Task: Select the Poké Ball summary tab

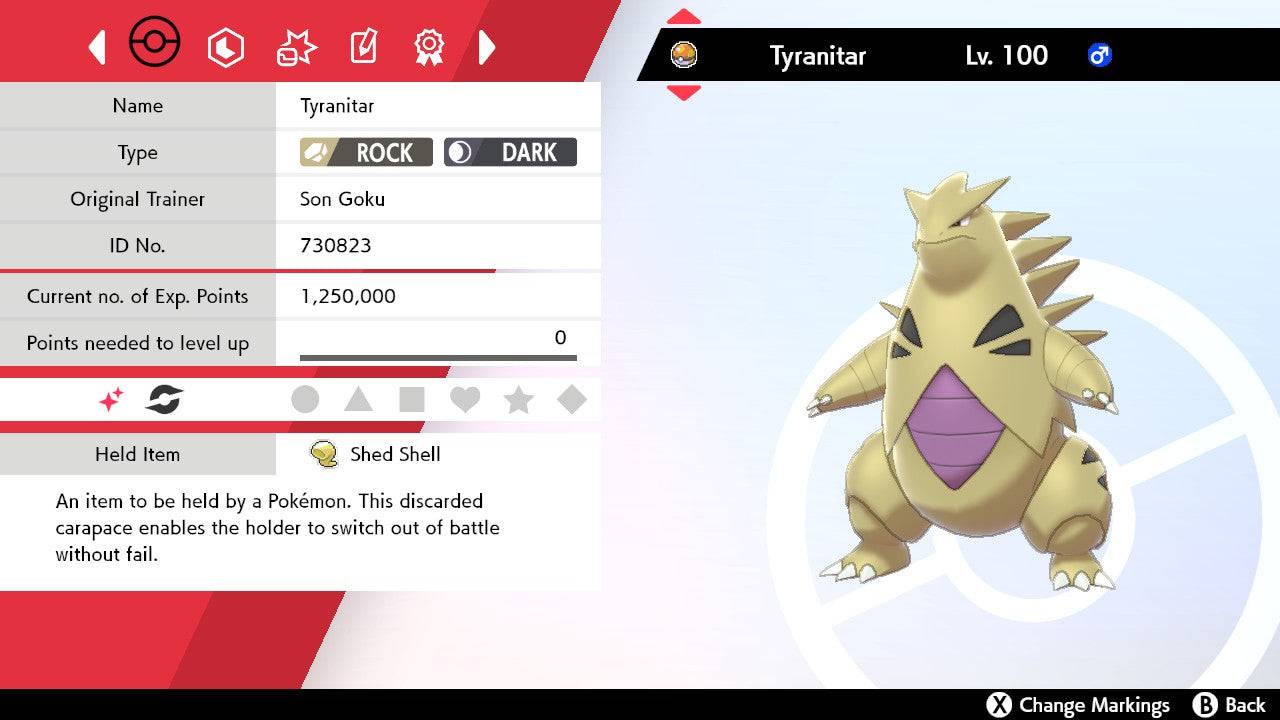Action: [x=155, y=44]
